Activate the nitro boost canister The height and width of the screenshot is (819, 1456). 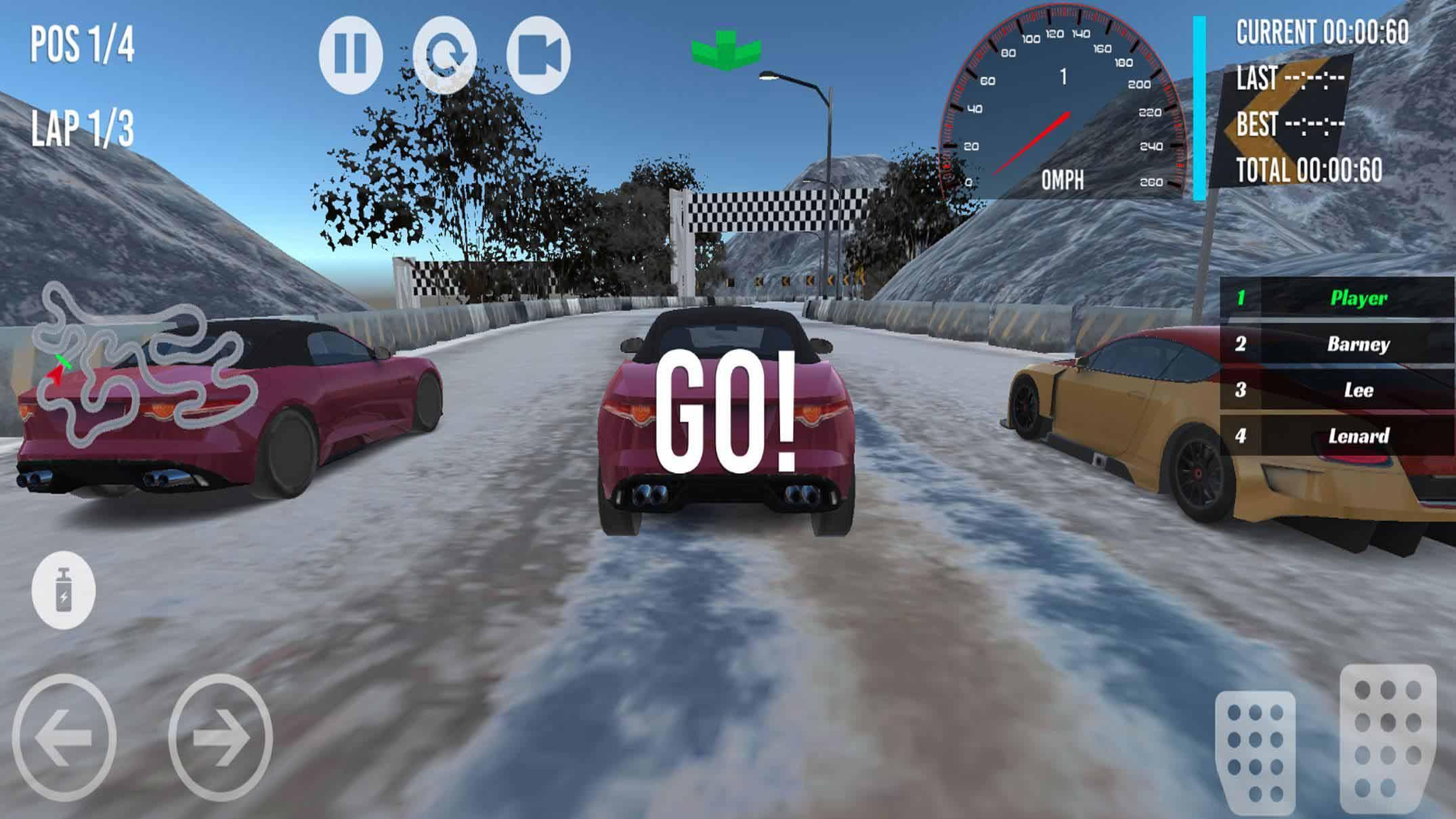coord(64,590)
